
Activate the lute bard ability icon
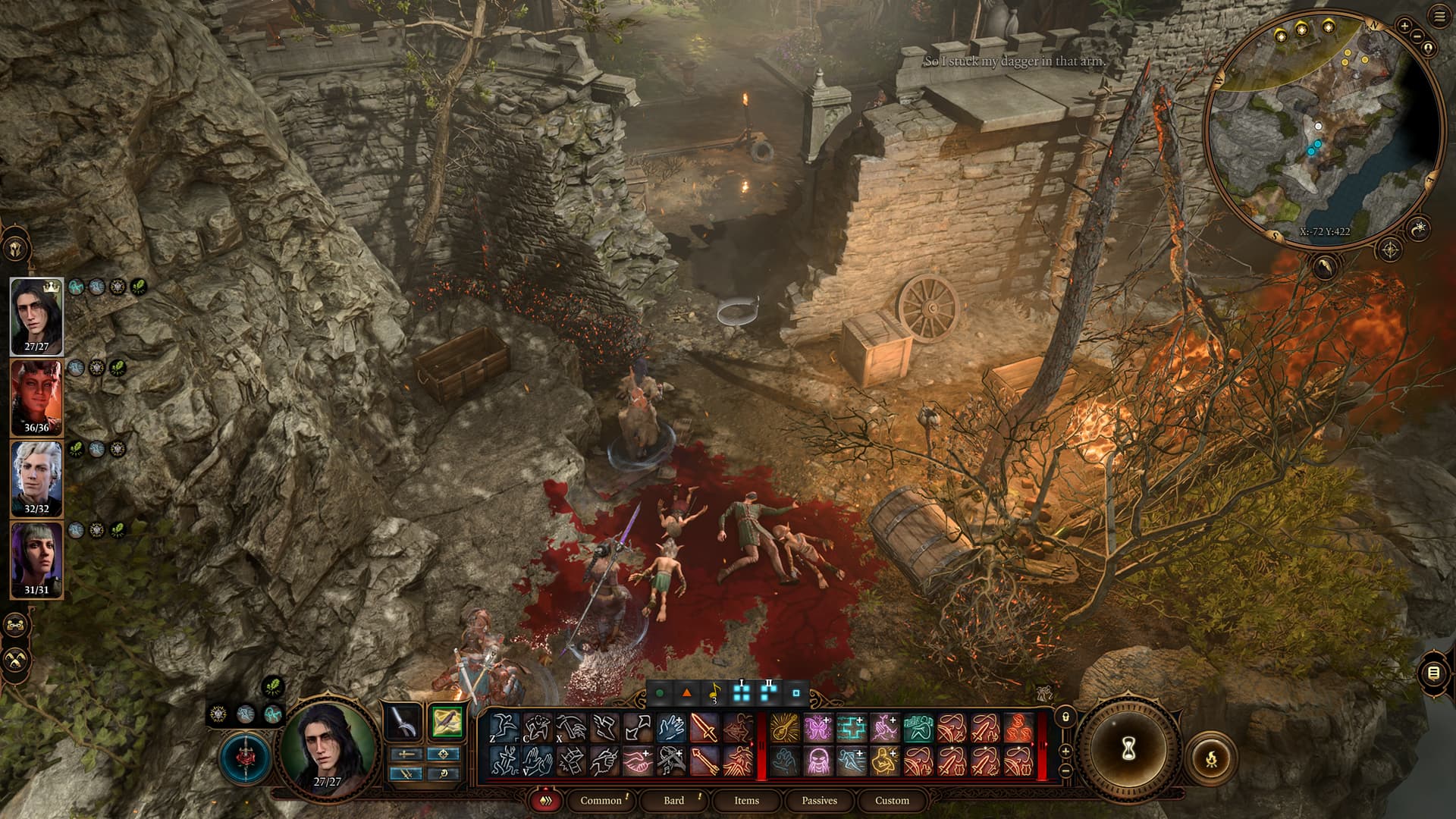tap(784, 728)
